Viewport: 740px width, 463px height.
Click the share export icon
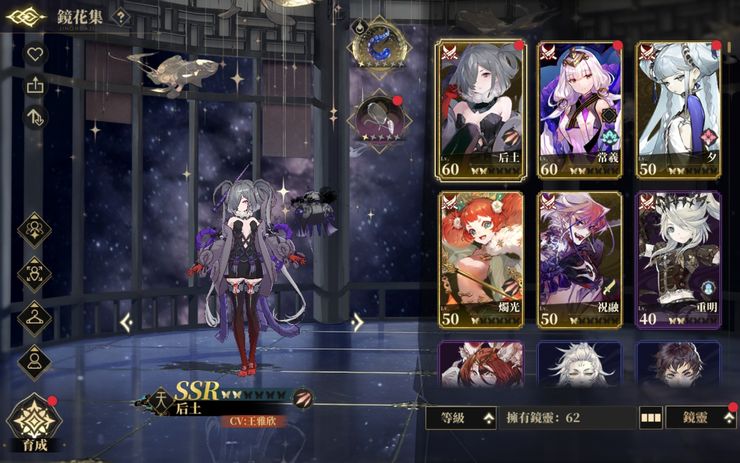pyautogui.click(x=35, y=86)
